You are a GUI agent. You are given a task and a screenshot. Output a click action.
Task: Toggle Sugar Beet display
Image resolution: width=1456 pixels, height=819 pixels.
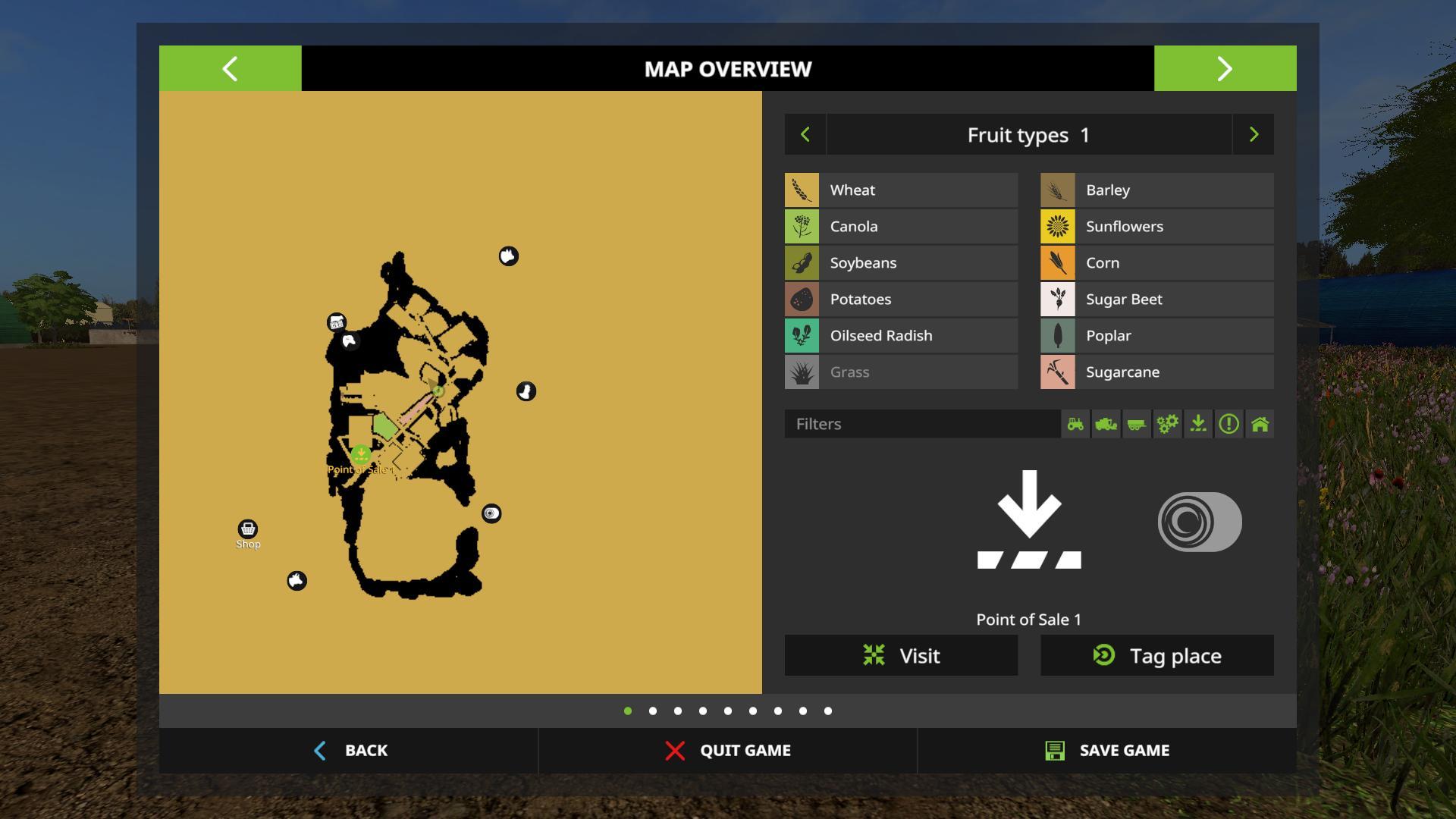click(x=1156, y=300)
